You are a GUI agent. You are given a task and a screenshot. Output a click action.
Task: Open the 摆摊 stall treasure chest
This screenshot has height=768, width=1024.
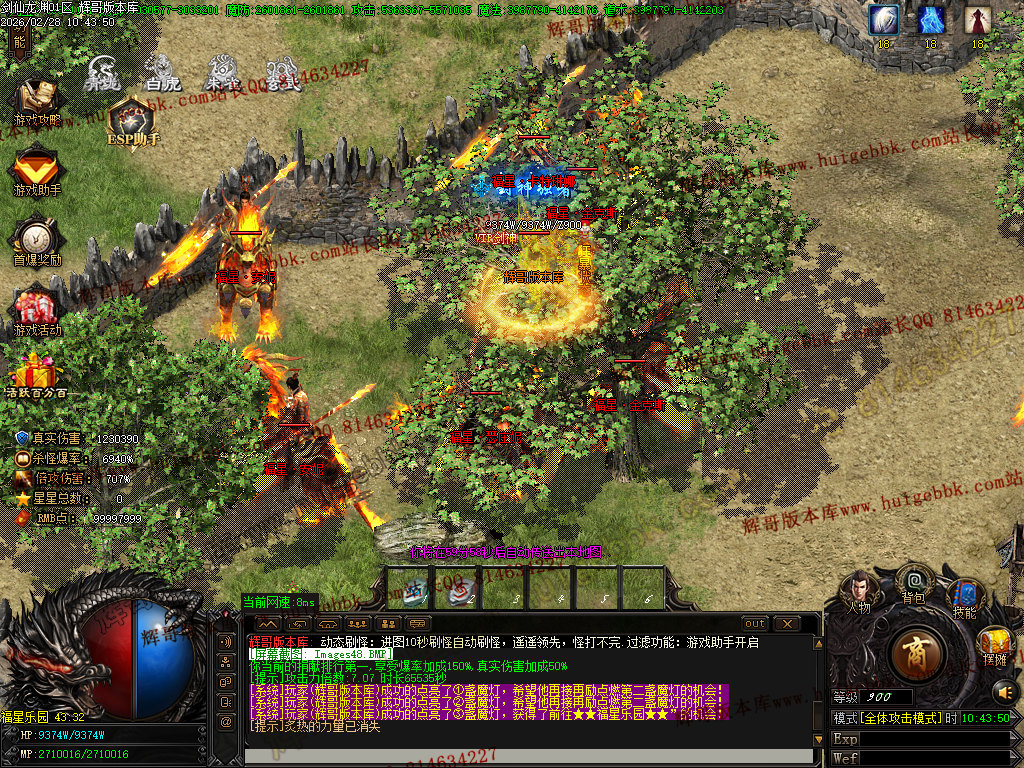(995, 644)
